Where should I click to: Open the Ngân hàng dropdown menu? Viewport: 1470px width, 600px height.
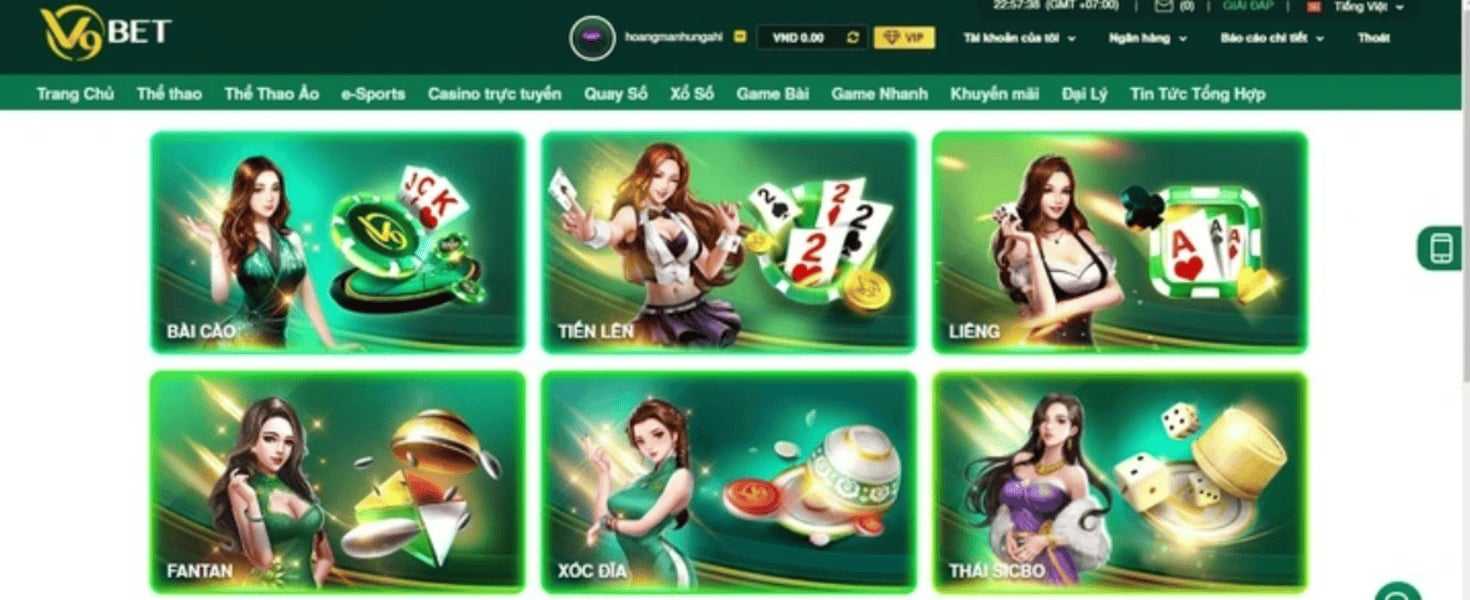coord(1147,38)
